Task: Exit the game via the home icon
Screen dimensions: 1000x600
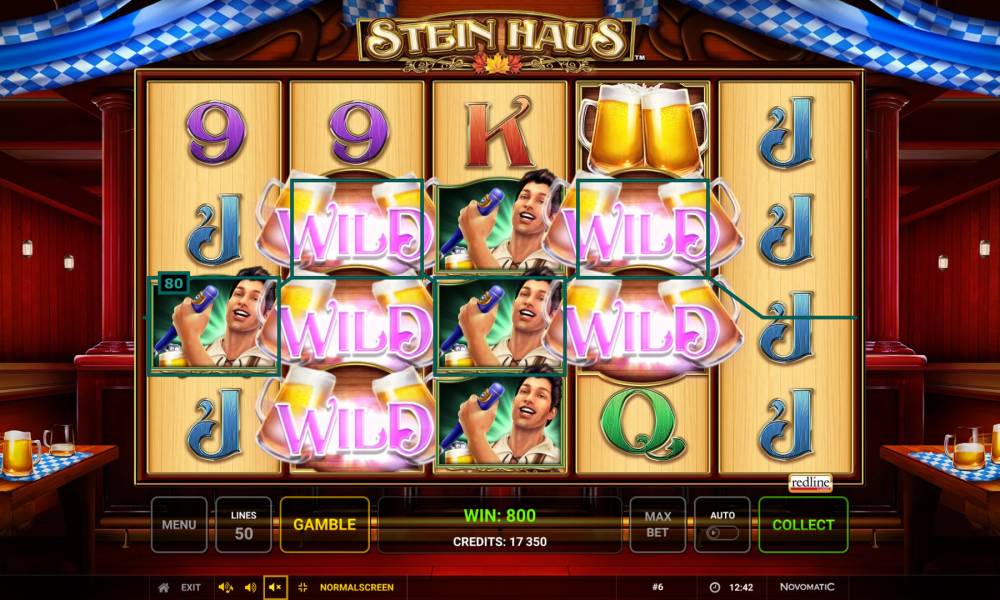Action: (x=165, y=587)
